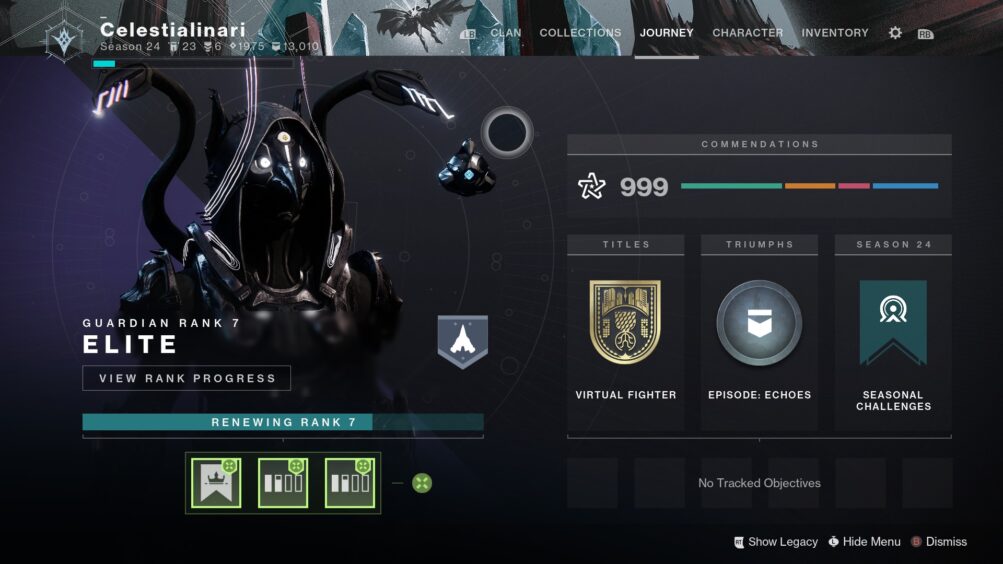This screenshot has height=564, width=1003.
Task: Click the View Rank Progress button
Action: (187, 378)
